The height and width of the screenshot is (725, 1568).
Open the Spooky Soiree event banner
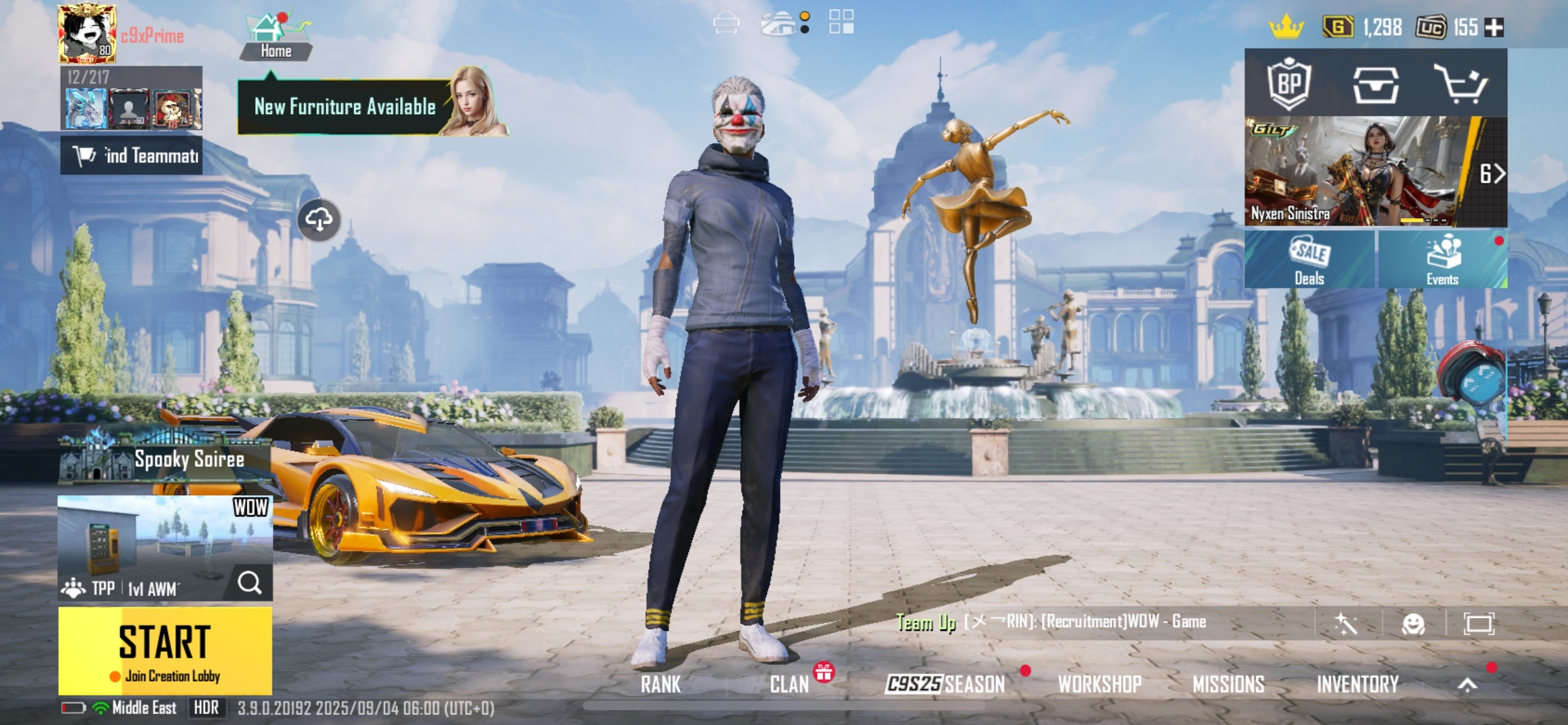(x=165, y=459)
